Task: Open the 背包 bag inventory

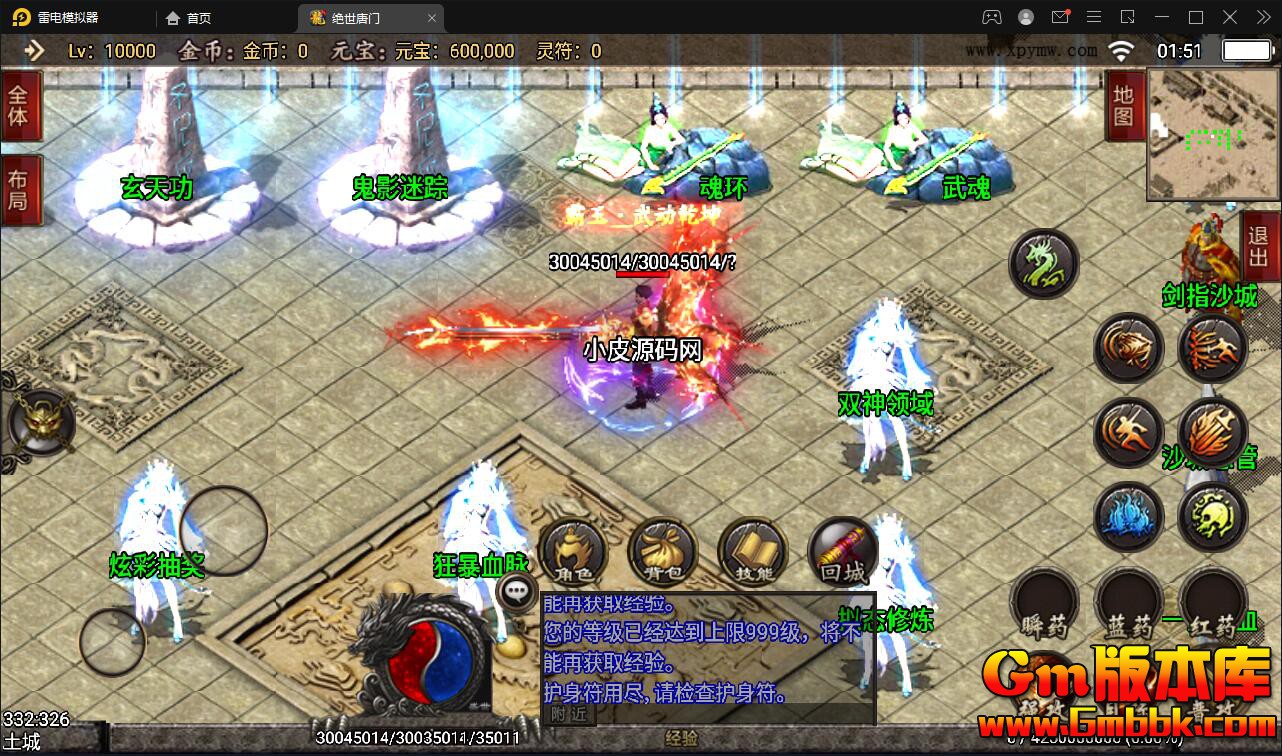Action: tap(662, 552)
